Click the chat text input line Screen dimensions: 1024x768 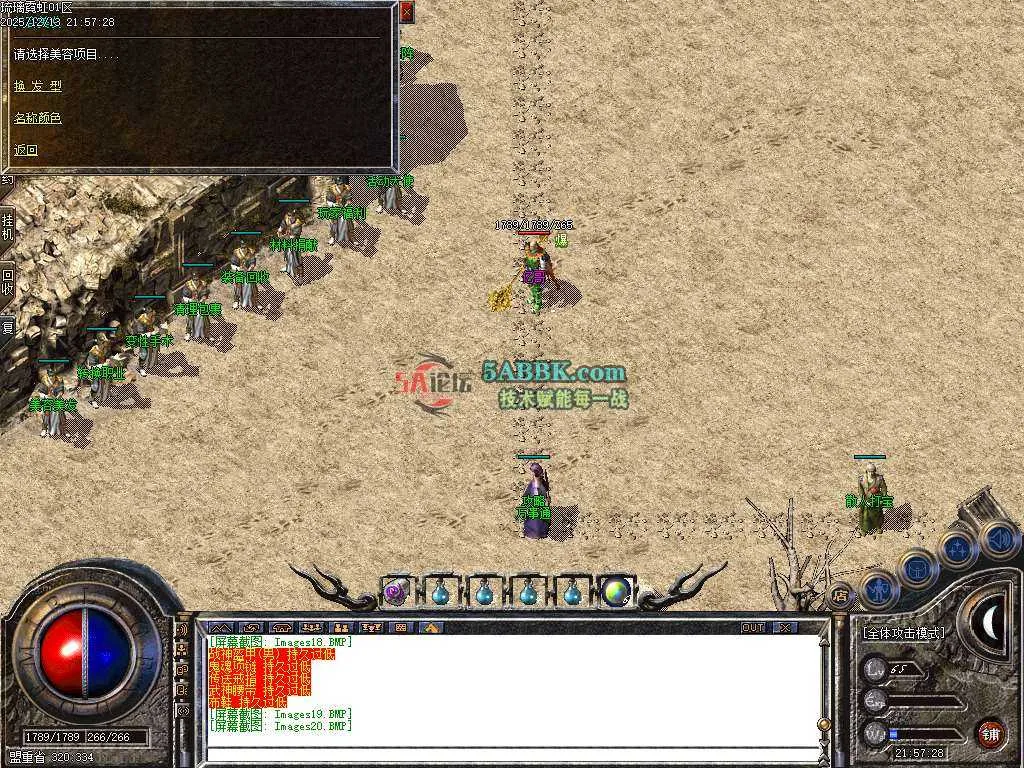pos(510,754)
